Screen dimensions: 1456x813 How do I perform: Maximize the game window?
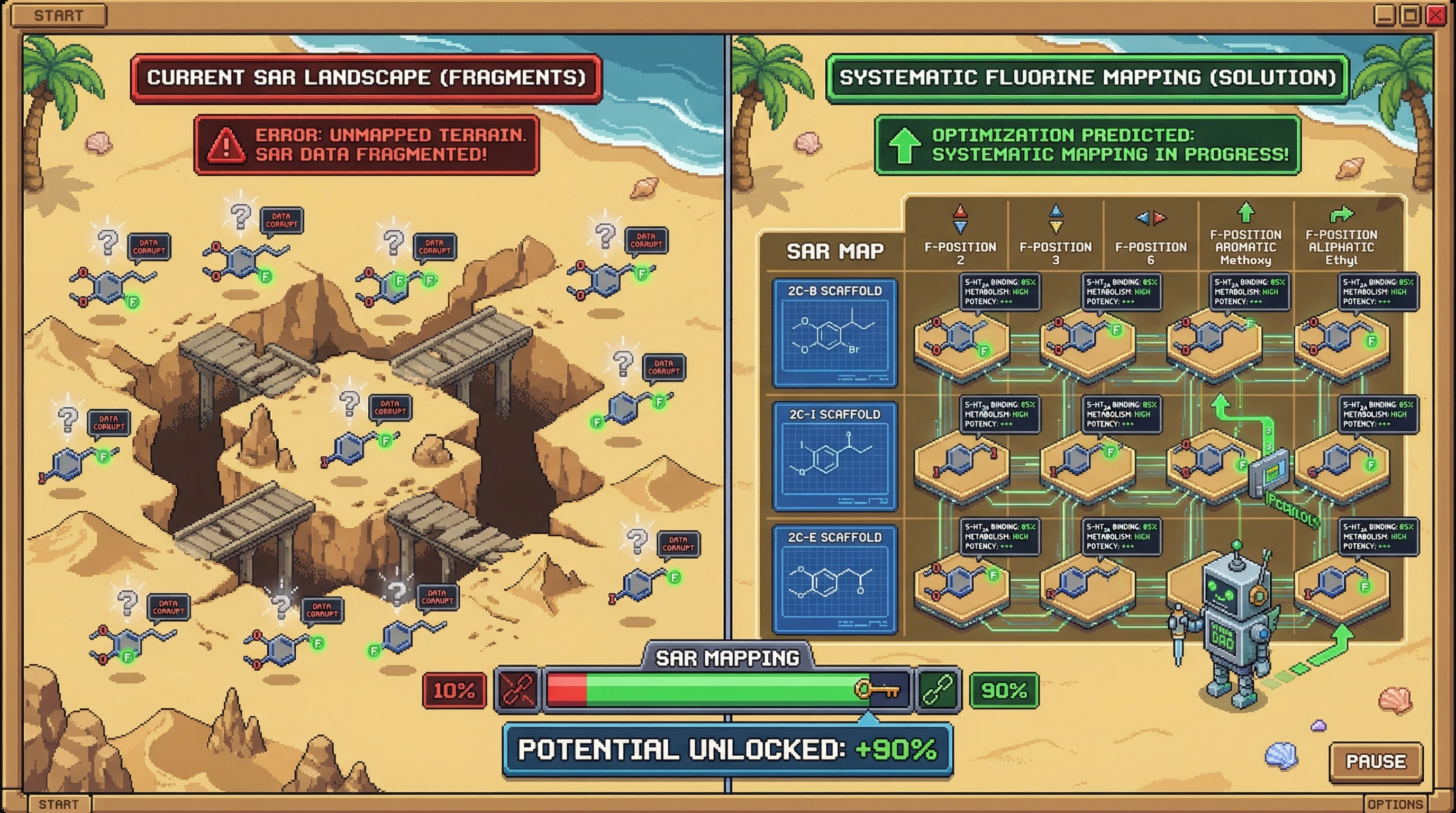(1410, 15)
